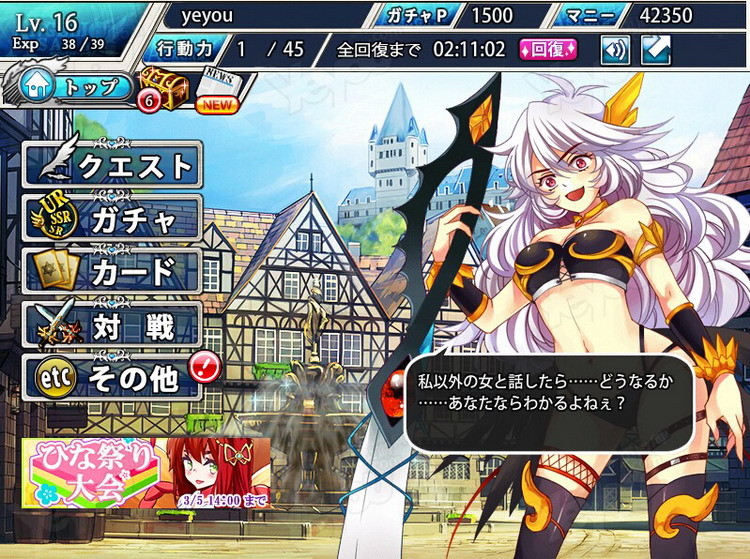
Task: Click the pen and note icon
Action: 655,49
